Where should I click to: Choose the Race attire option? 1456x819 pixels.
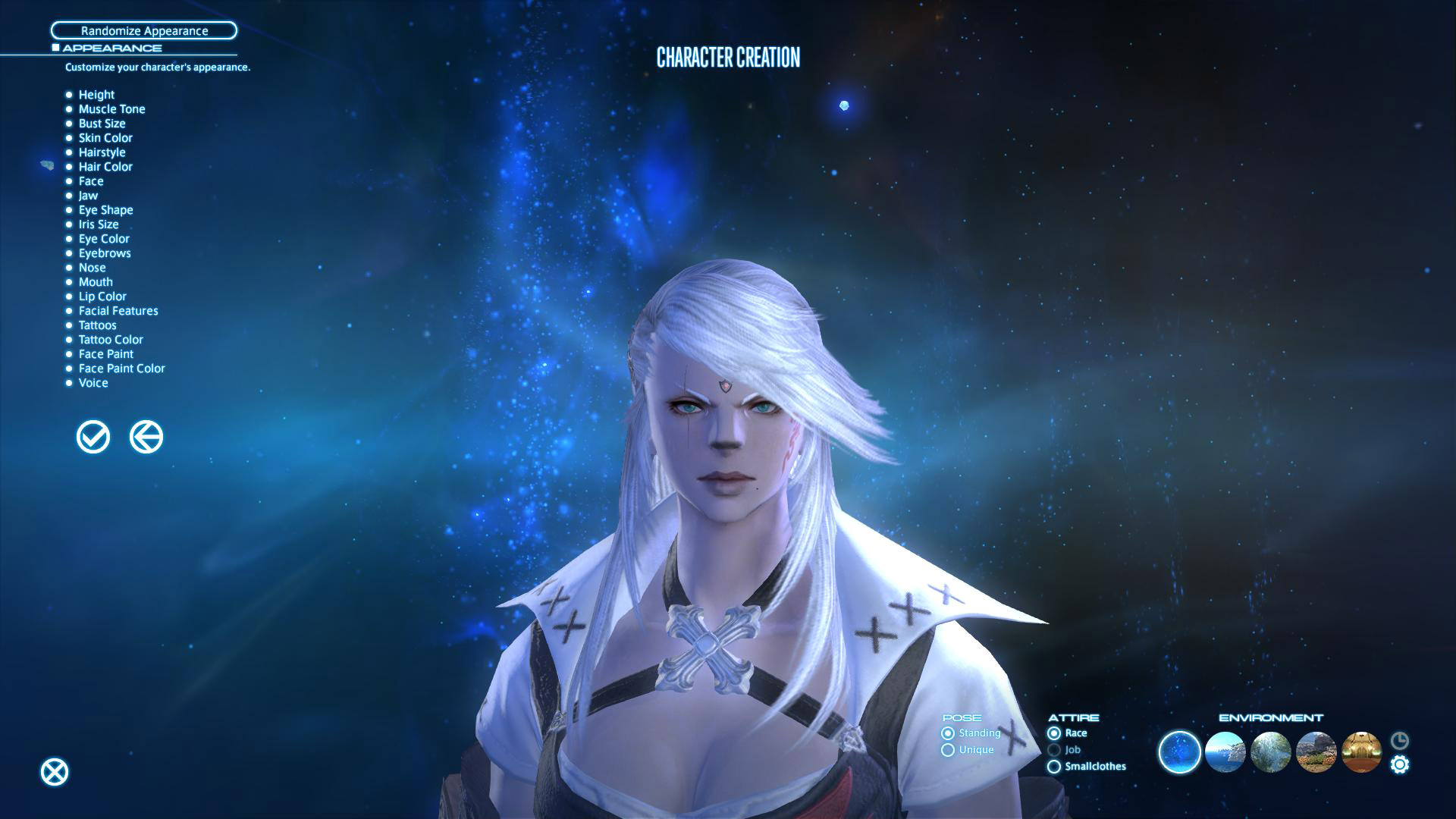(x=1054, y=733)
